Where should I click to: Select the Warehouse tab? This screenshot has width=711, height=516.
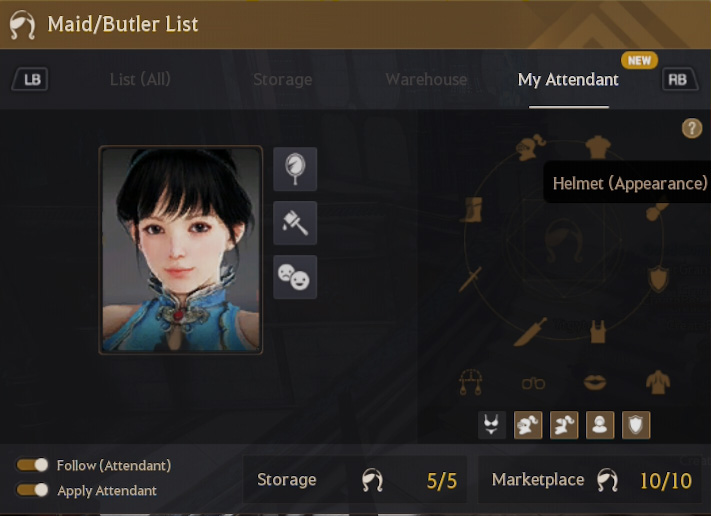(426, 80)
